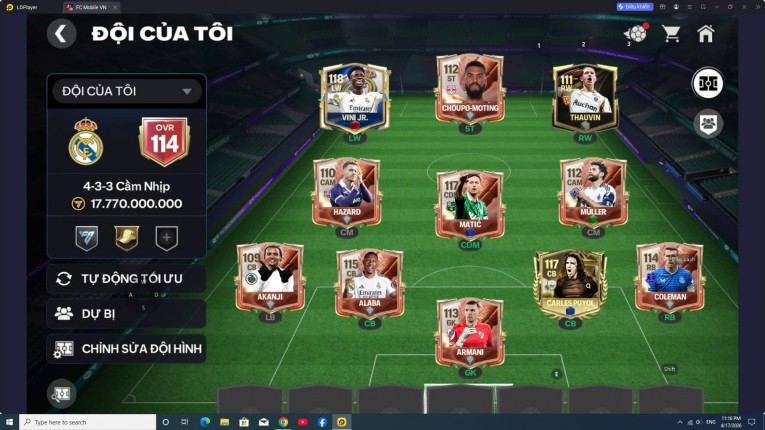This screenshot has width=765, height=430.
Task: Switch to the FC Mobile VN tab
Action: click(92, 6)
